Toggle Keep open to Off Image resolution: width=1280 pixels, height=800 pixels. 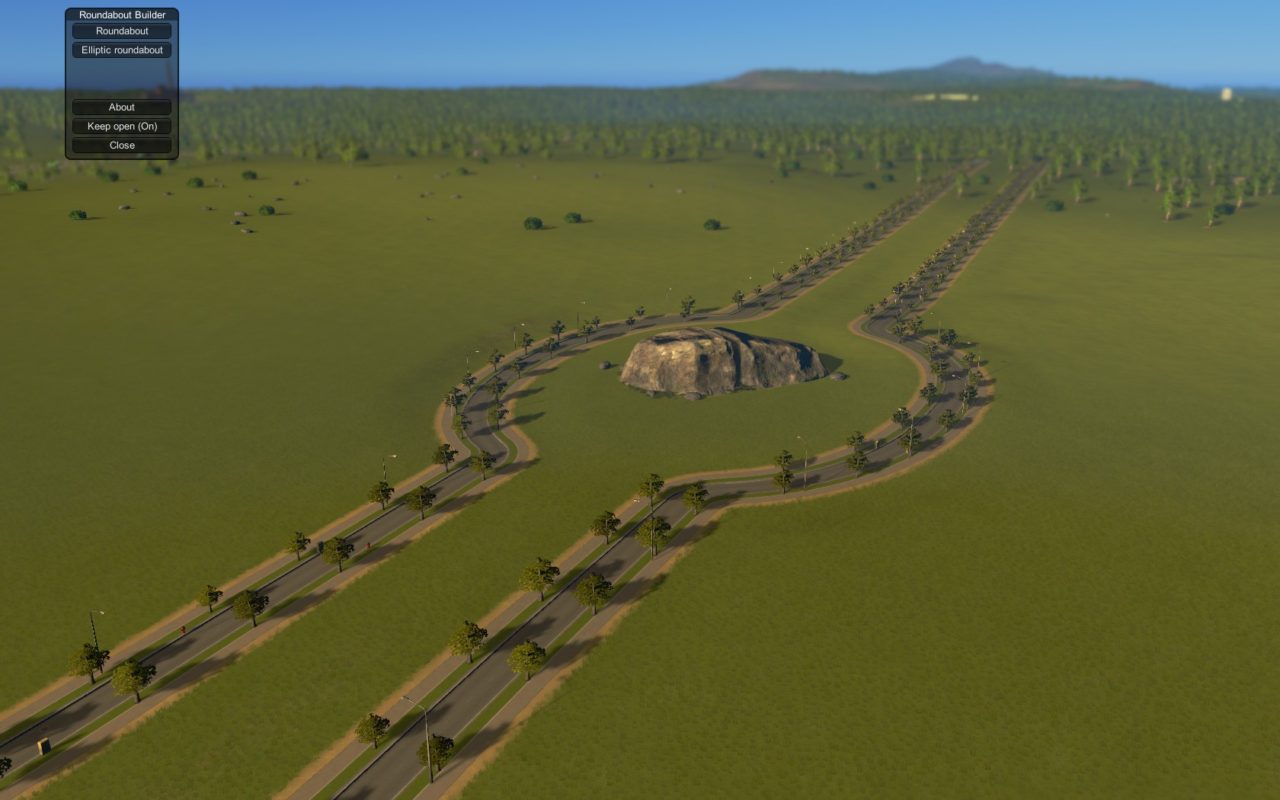coord(121,126)
